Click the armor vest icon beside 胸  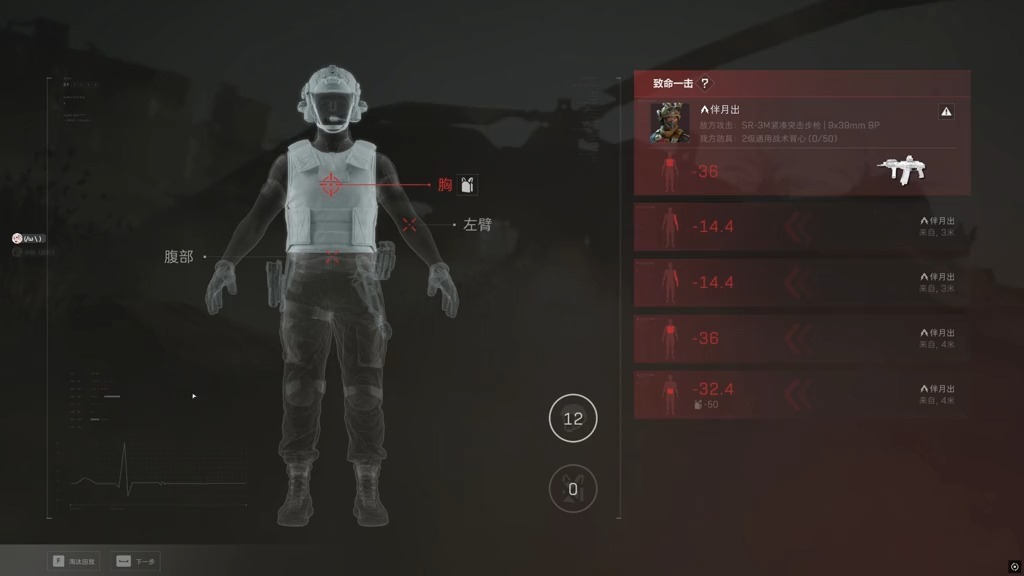click(468, 184)
